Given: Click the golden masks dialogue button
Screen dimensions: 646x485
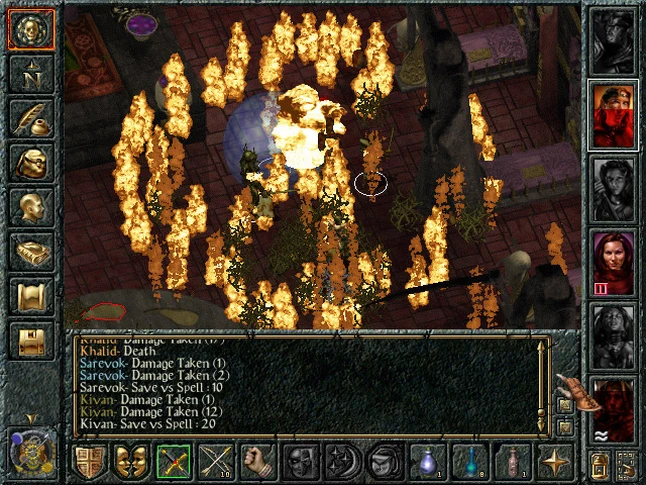Looking at the screenshot, I should [x=130, y=461].
